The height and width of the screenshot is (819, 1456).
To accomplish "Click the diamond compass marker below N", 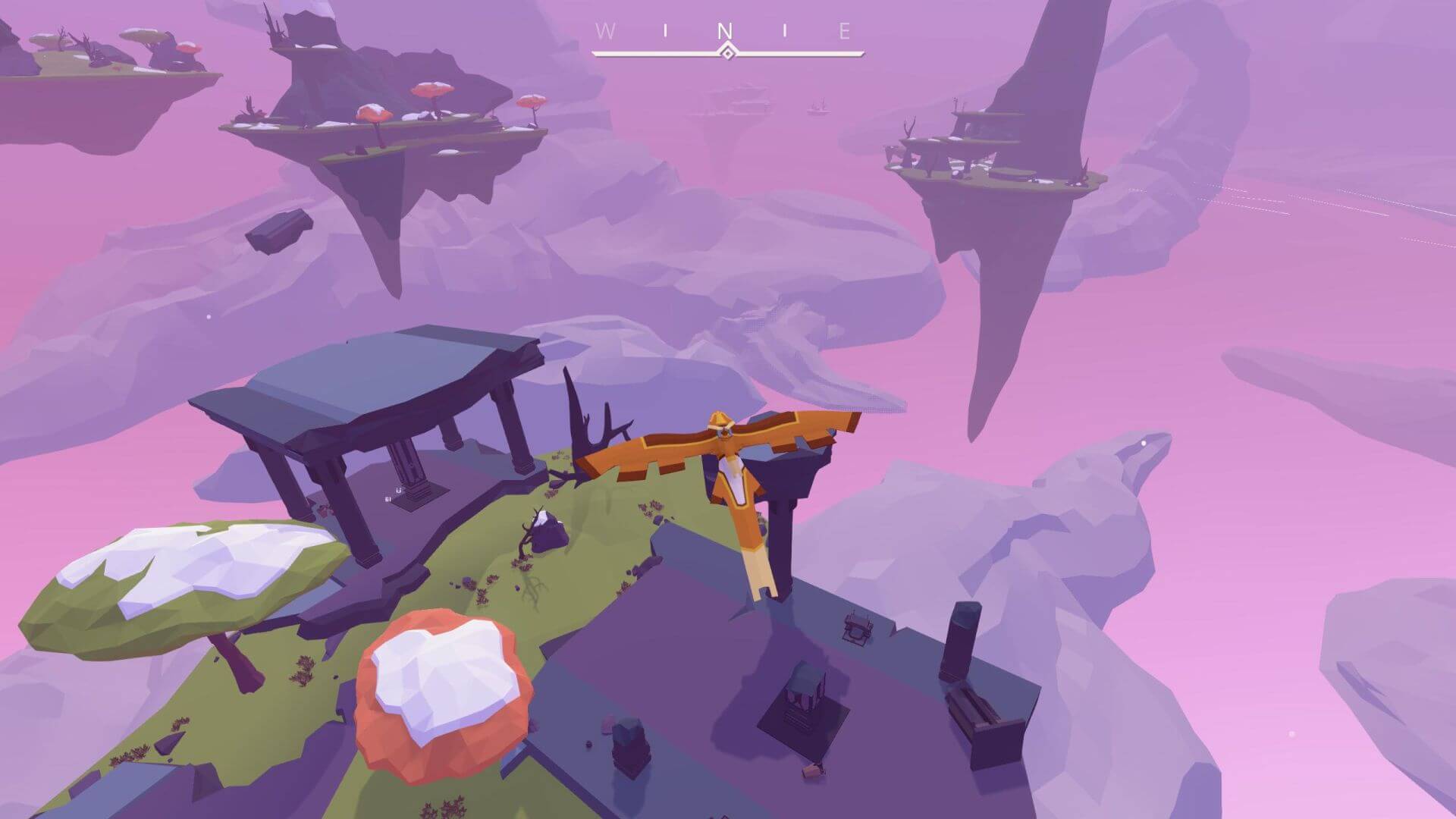I will pos(727,52).
